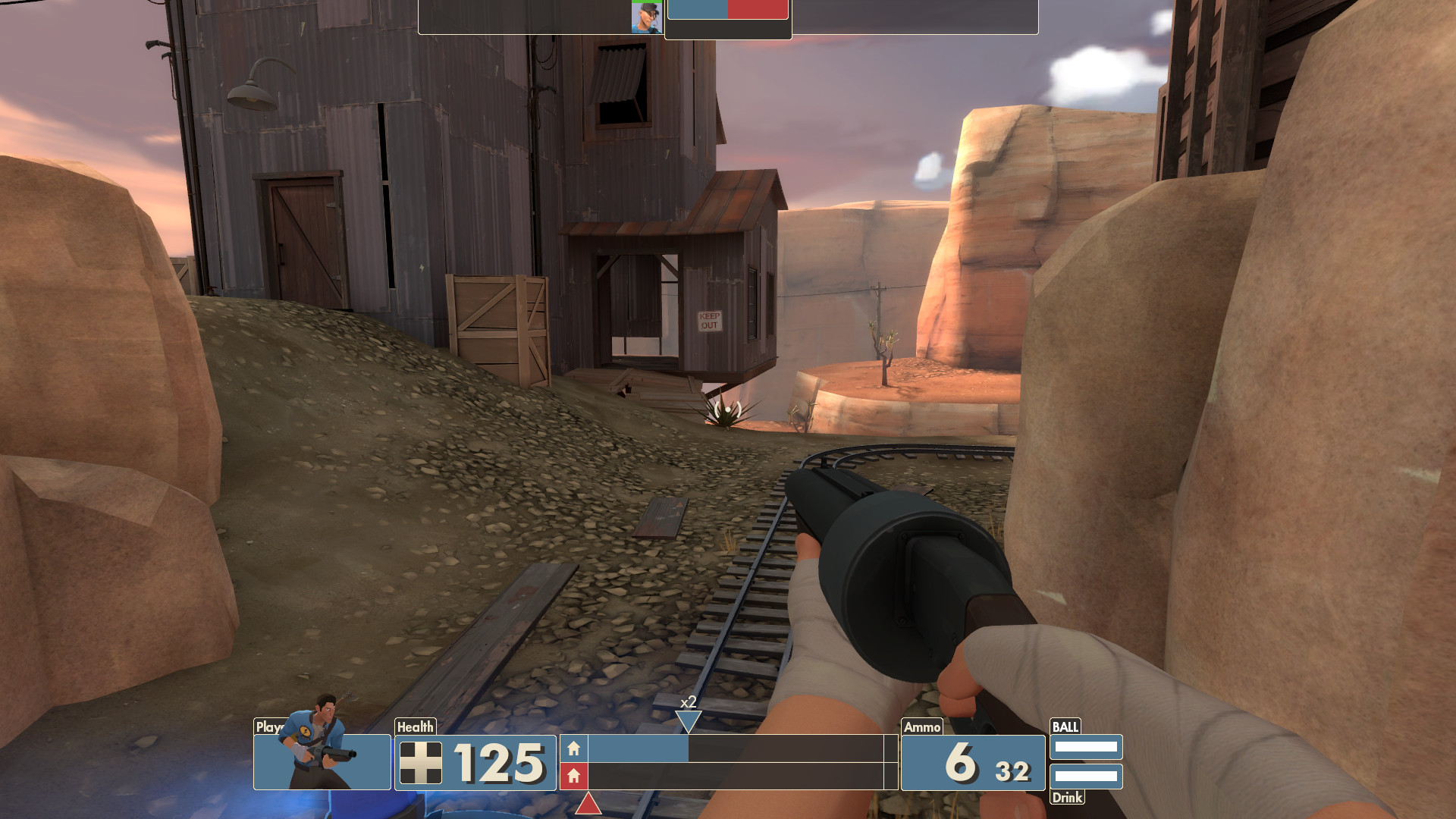The width and height of the screenshot is (1456, 819).
Task: Click the blue cart progress bar
Action: click(x=637, y=749)
